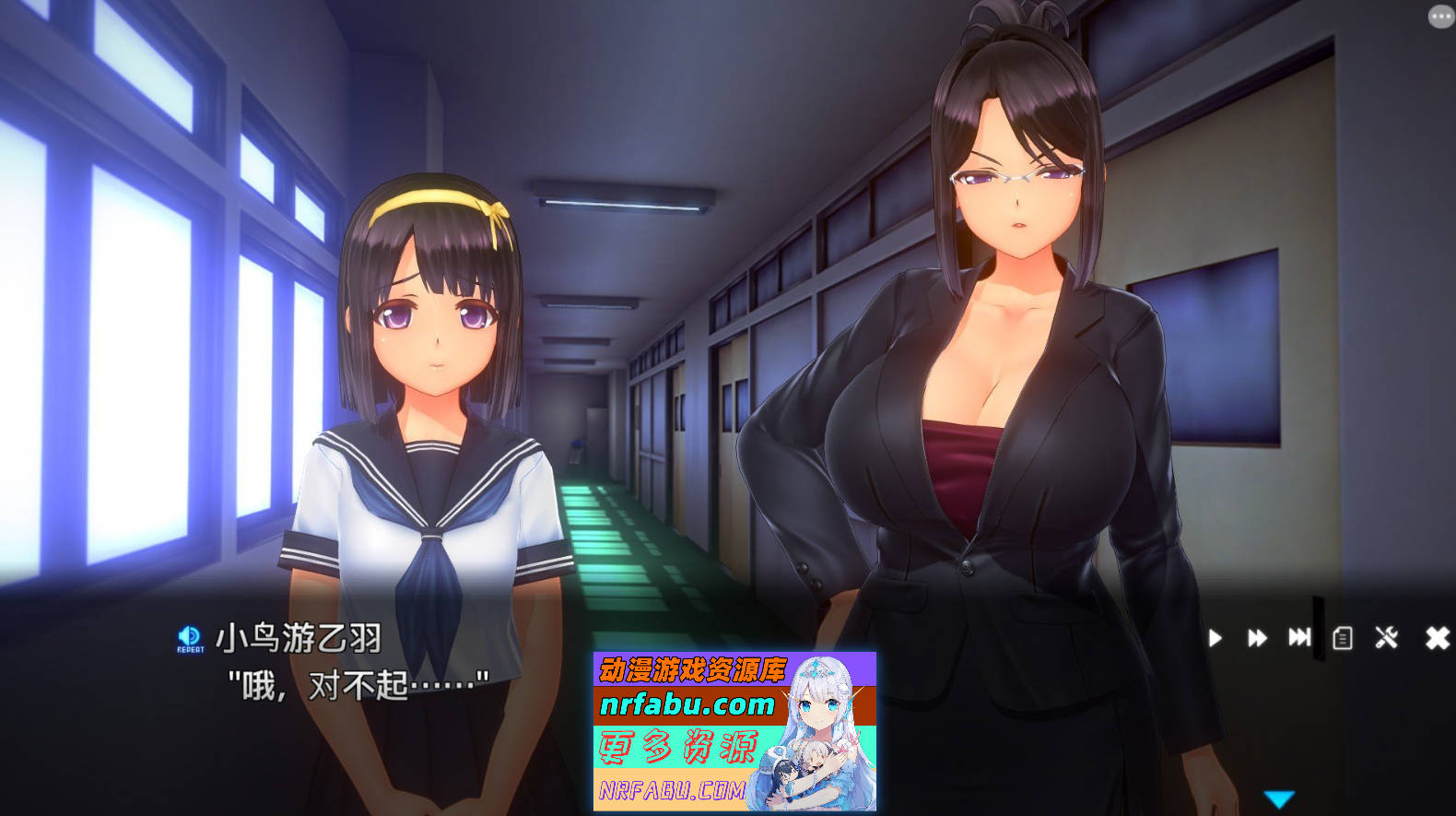
Task: Open game settings via the crossed-tools icon
Action: click(x=1386, y=636)
